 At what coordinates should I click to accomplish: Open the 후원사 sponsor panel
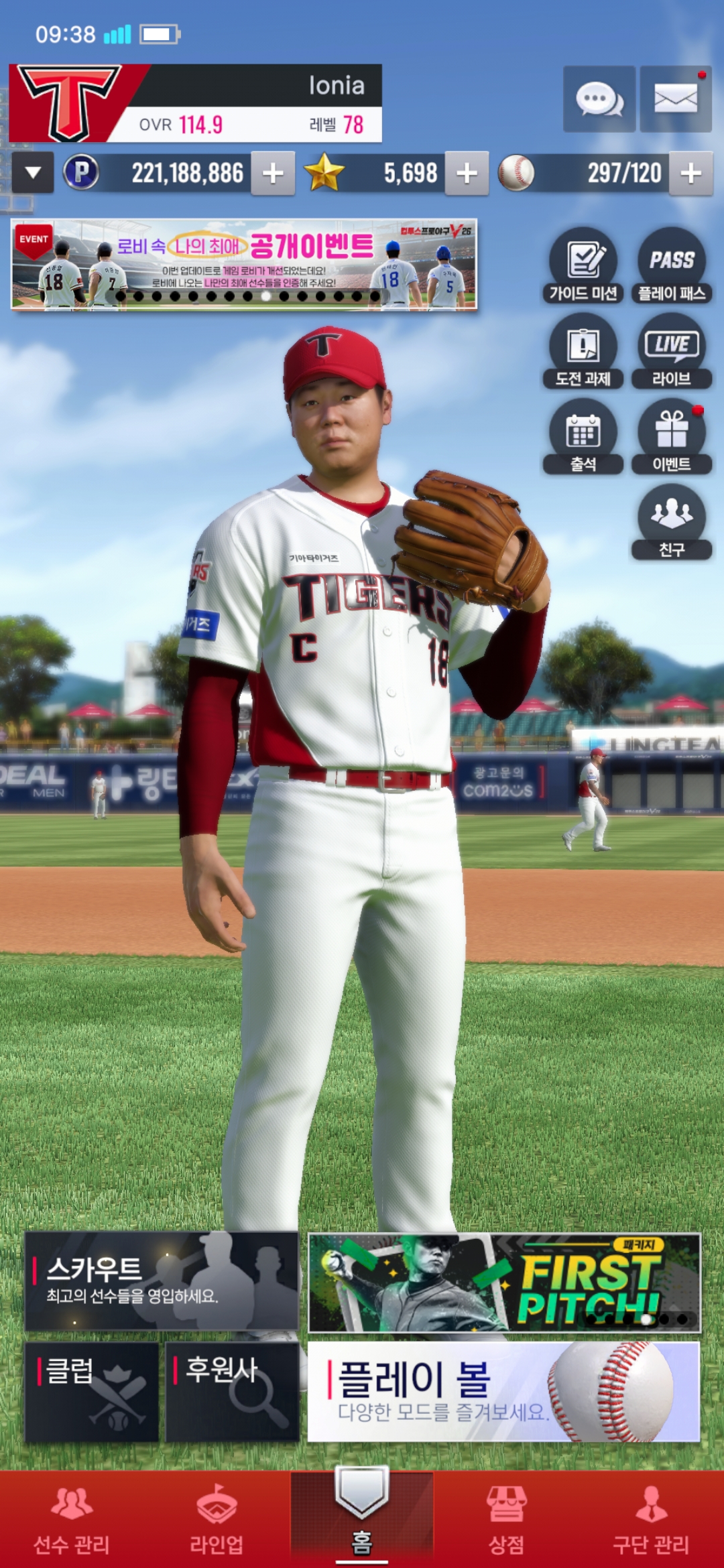(x=232, y=1391)
